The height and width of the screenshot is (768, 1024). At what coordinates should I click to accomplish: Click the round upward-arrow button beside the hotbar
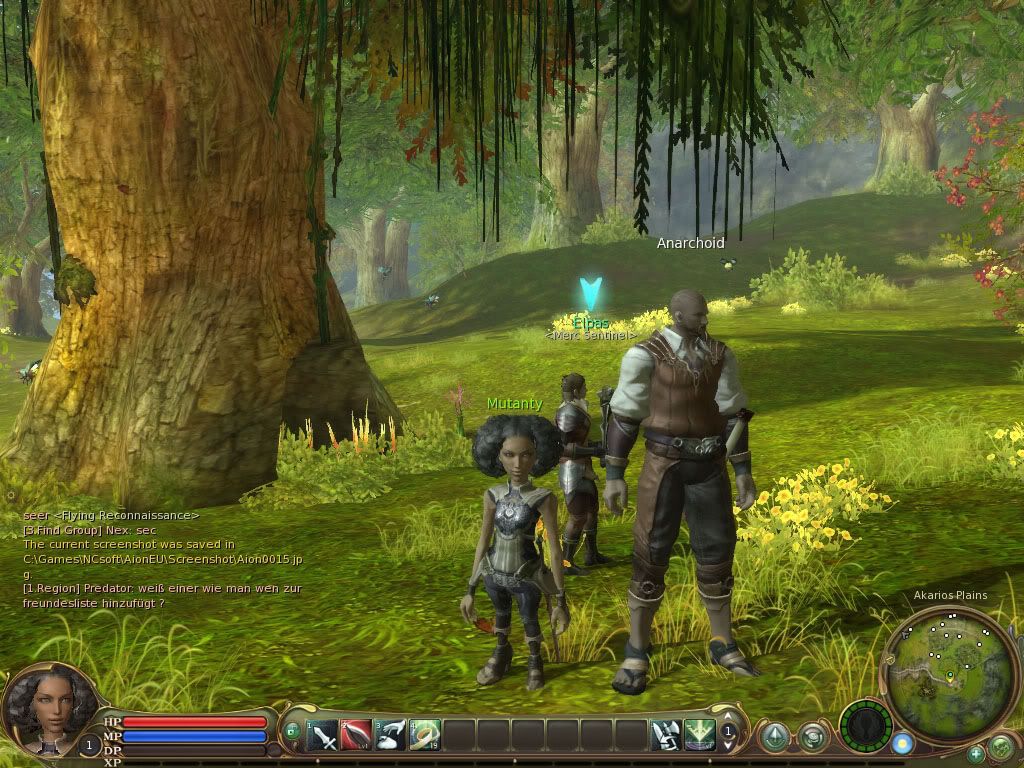coord(774,738)
